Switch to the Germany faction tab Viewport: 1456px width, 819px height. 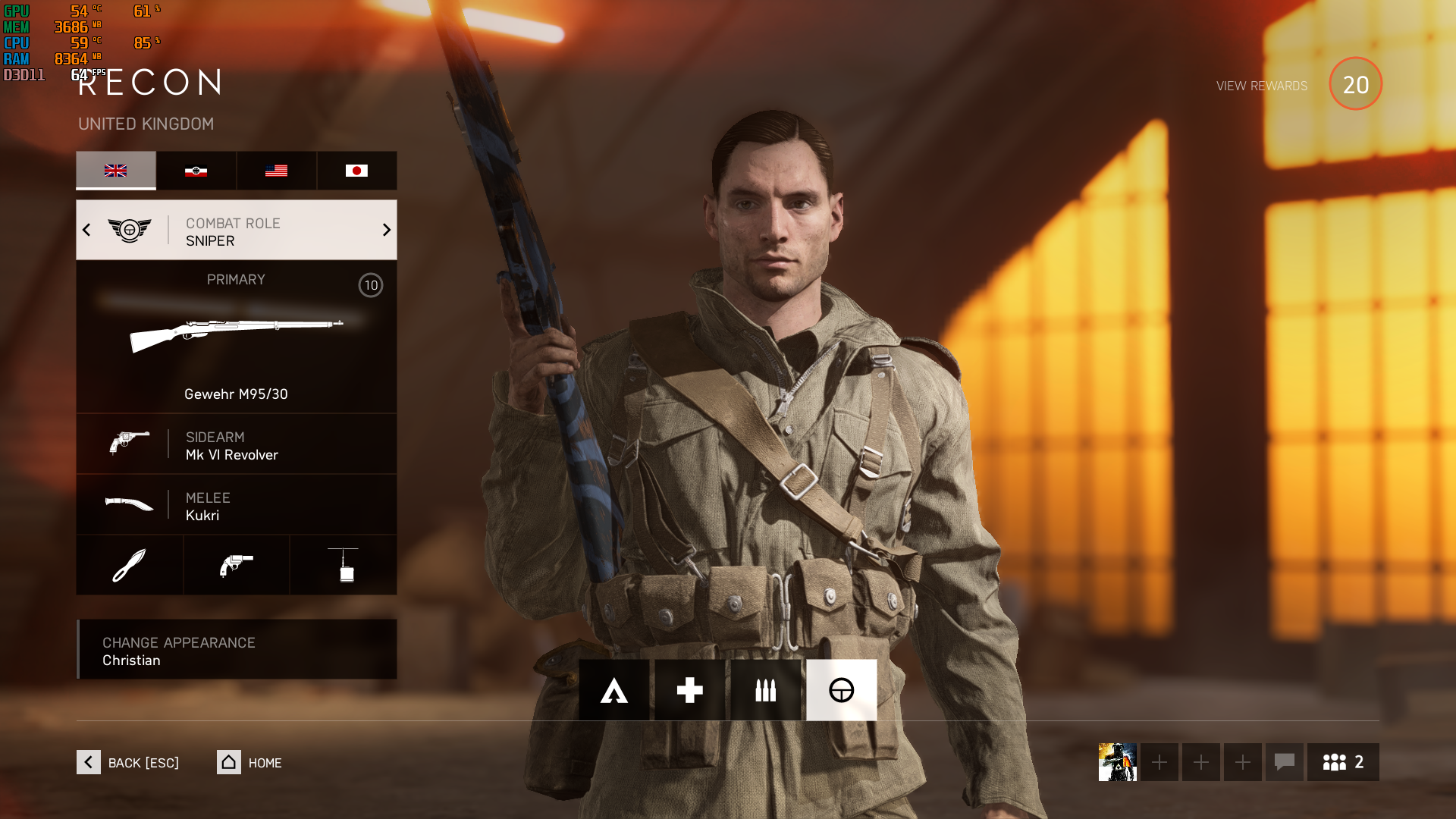point(196,171)
